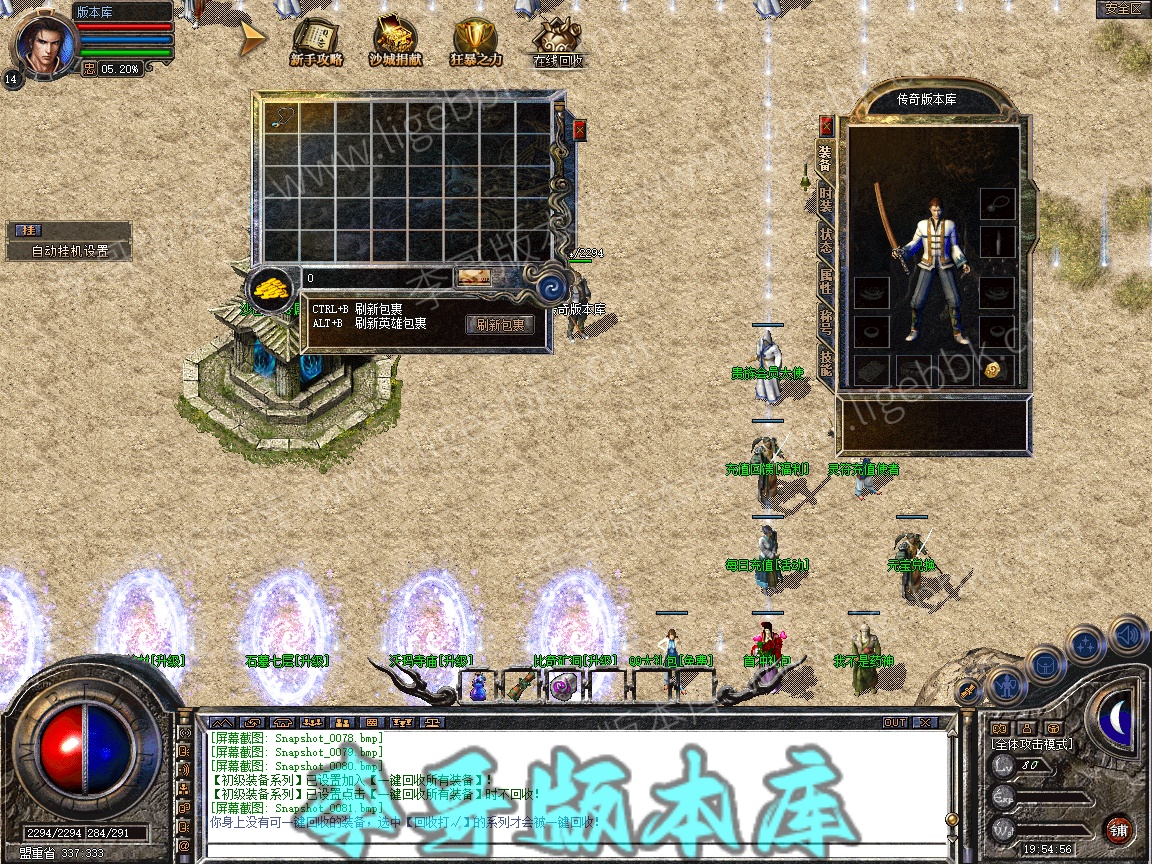This screenshot has width=1152, height=864.
Task: Switch to the 时装 fashion tab
Action: pyautogui.click(x=826, y=198)
